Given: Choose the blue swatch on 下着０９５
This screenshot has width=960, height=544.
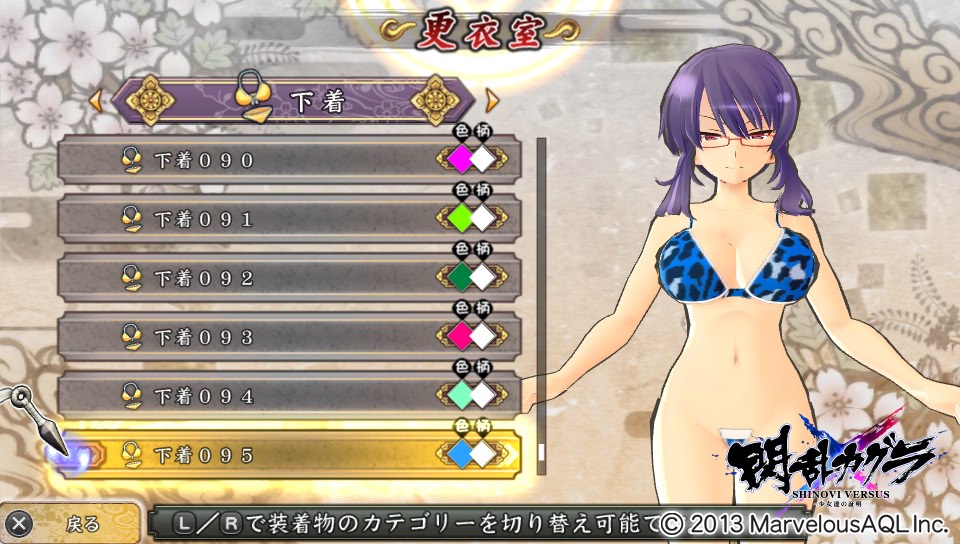Looking at the screenshot, I should point(459,455).
